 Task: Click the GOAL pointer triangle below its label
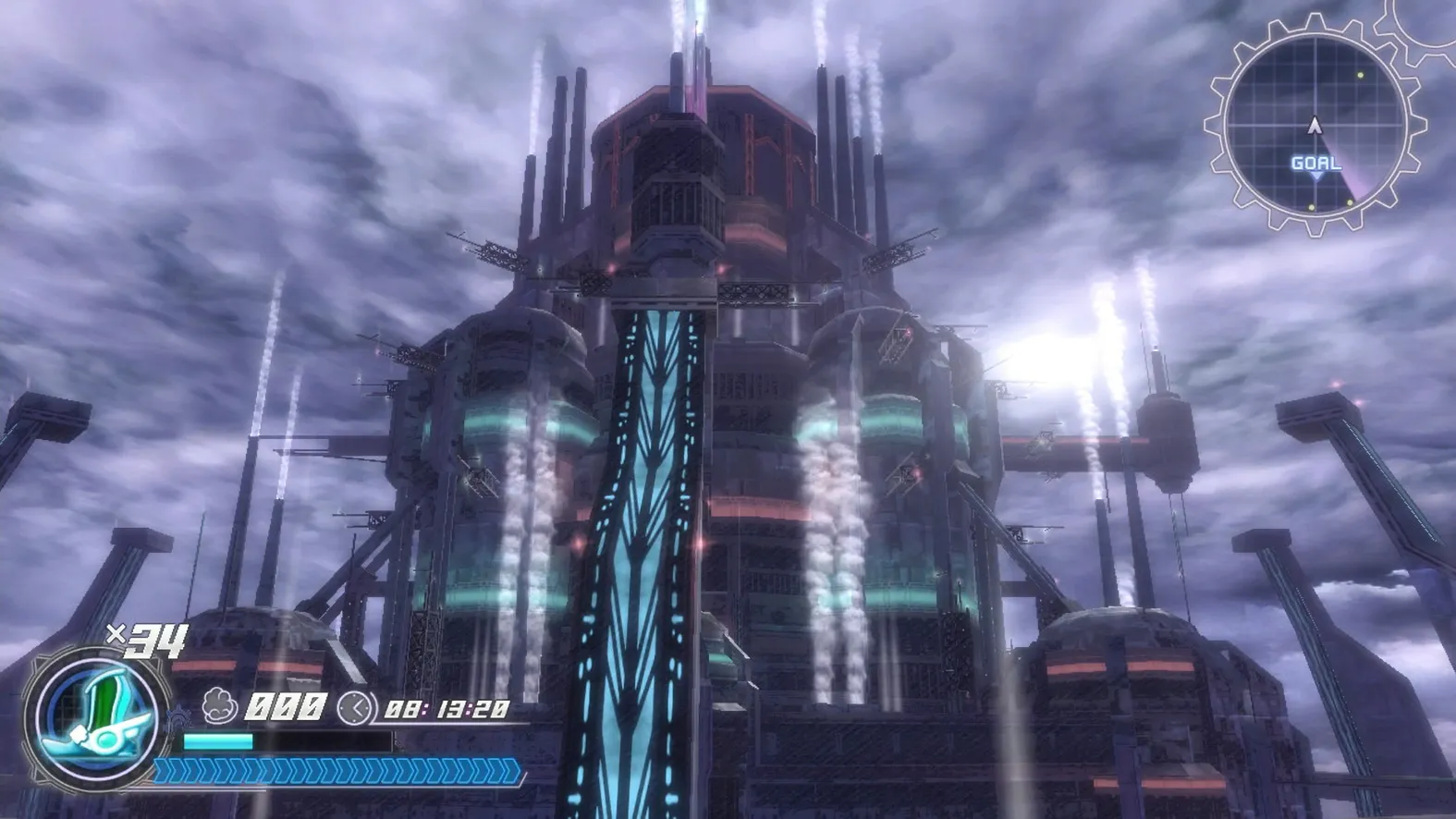click(1316, 177)
